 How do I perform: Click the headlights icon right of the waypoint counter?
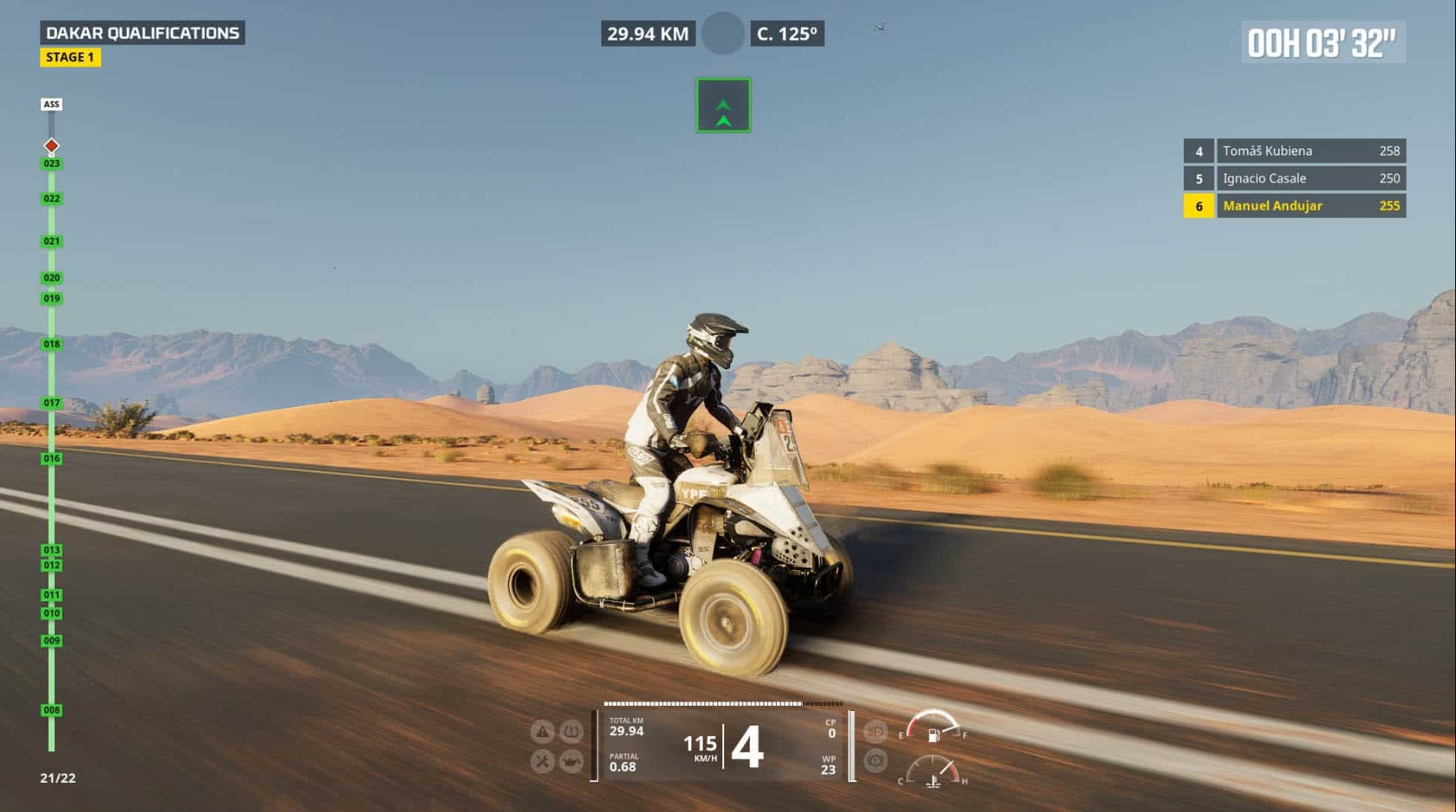[x=875, y=732]
